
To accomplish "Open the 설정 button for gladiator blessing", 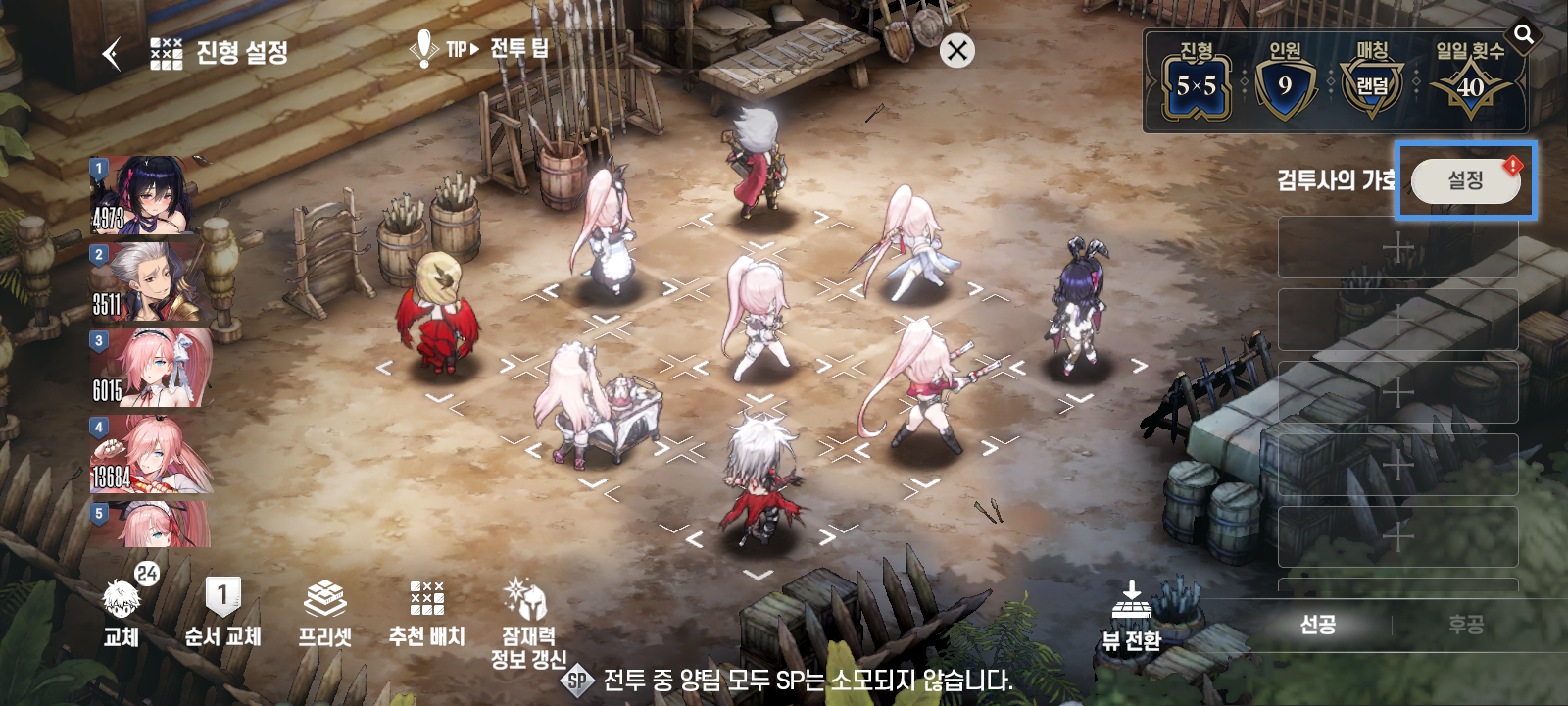I will coord(1465,180).
